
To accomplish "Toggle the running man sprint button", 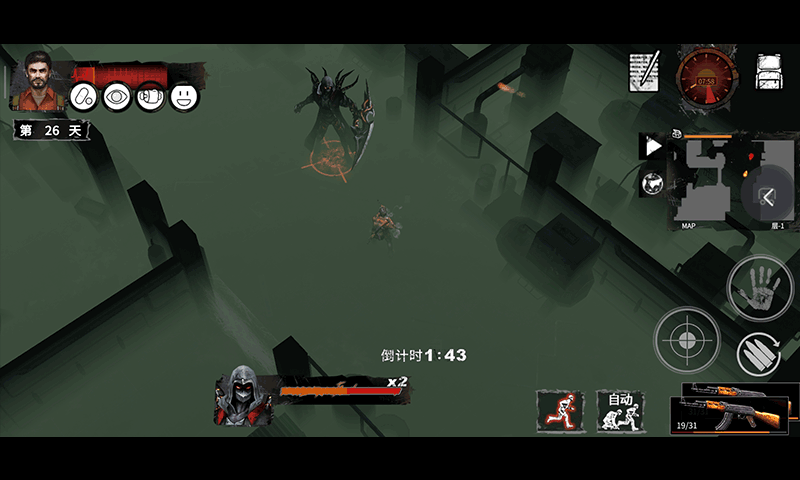I will [560, 411].
